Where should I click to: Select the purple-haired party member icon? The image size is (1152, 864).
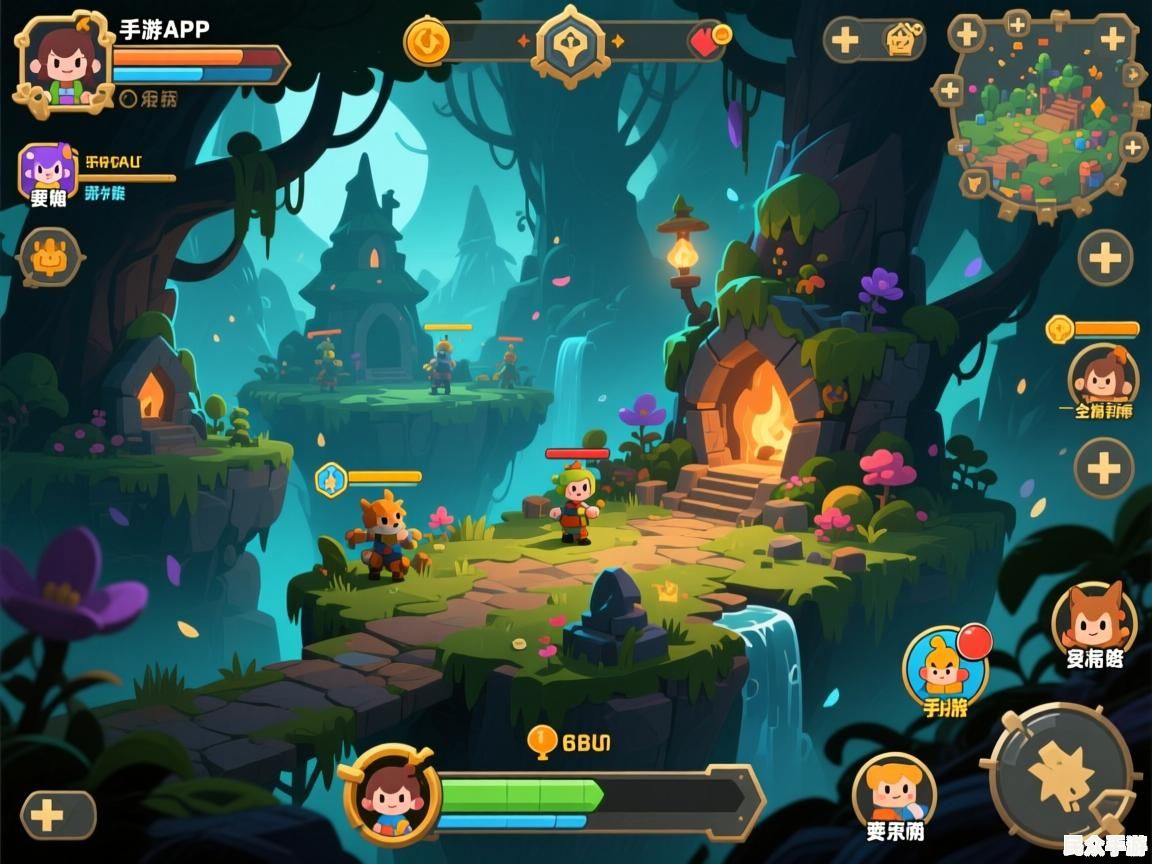click(47, 170)
